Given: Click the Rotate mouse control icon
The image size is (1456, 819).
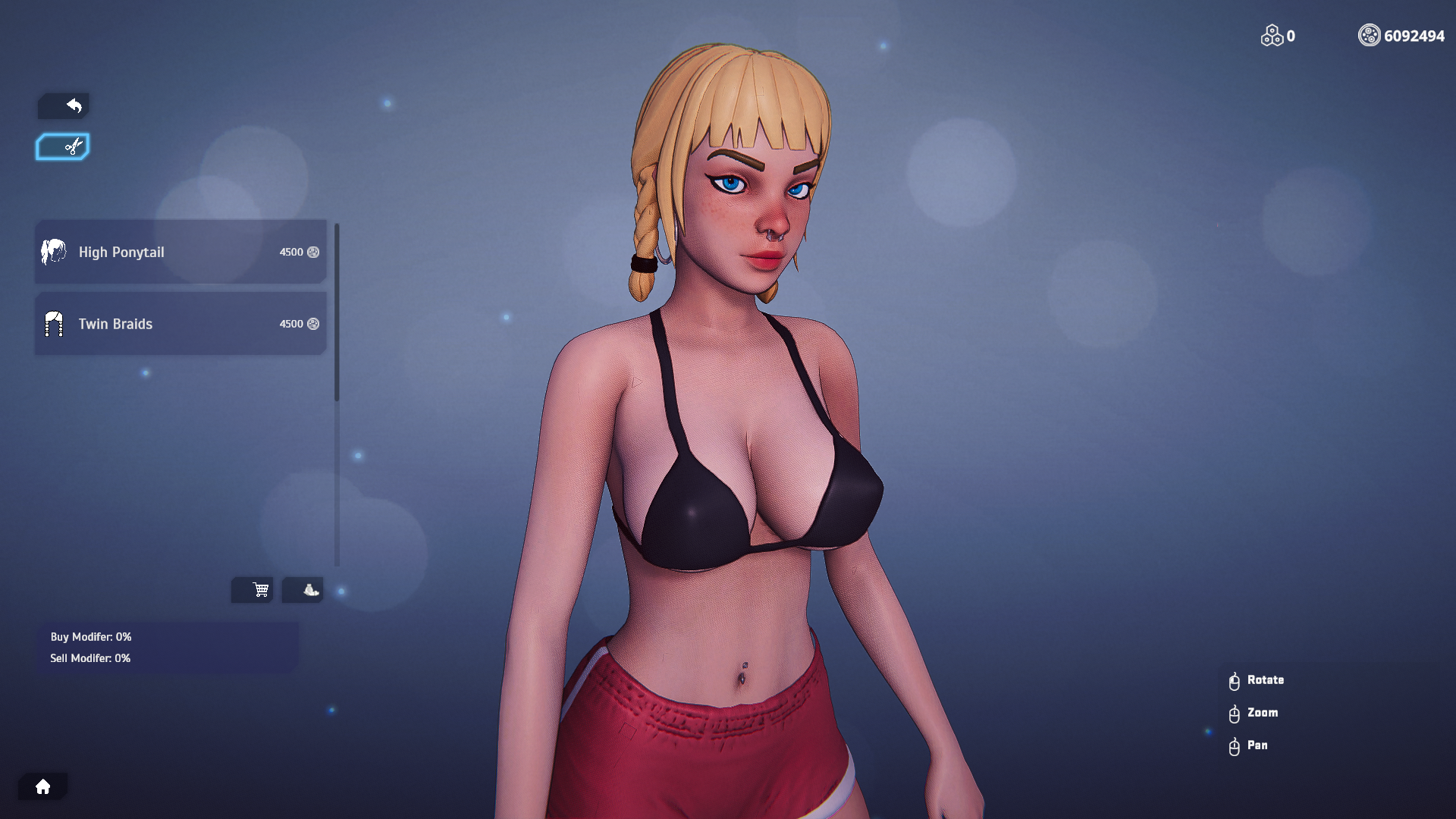Looking at the screenshot, I should [1235, 680].
